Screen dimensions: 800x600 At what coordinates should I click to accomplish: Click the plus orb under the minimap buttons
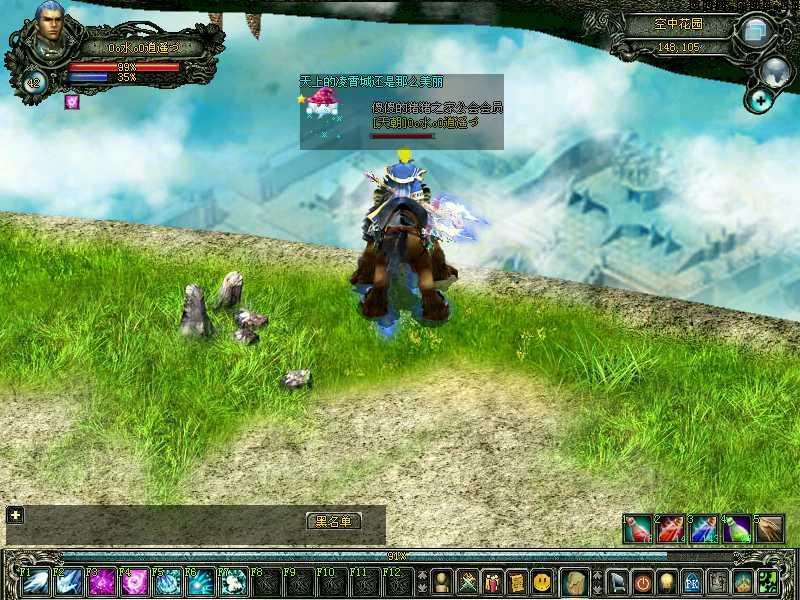click(761, 99)
